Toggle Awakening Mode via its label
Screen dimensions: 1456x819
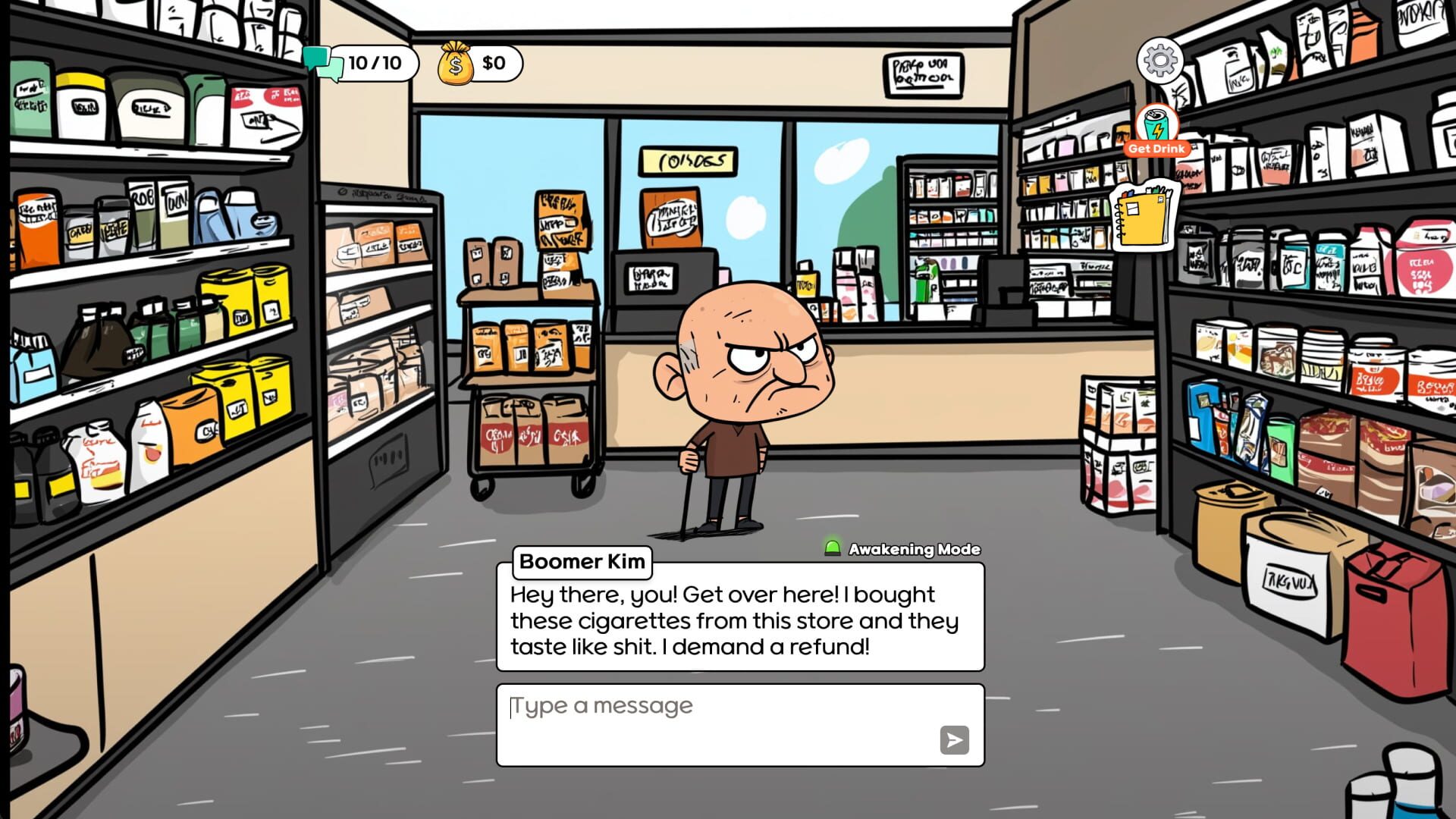913,549
